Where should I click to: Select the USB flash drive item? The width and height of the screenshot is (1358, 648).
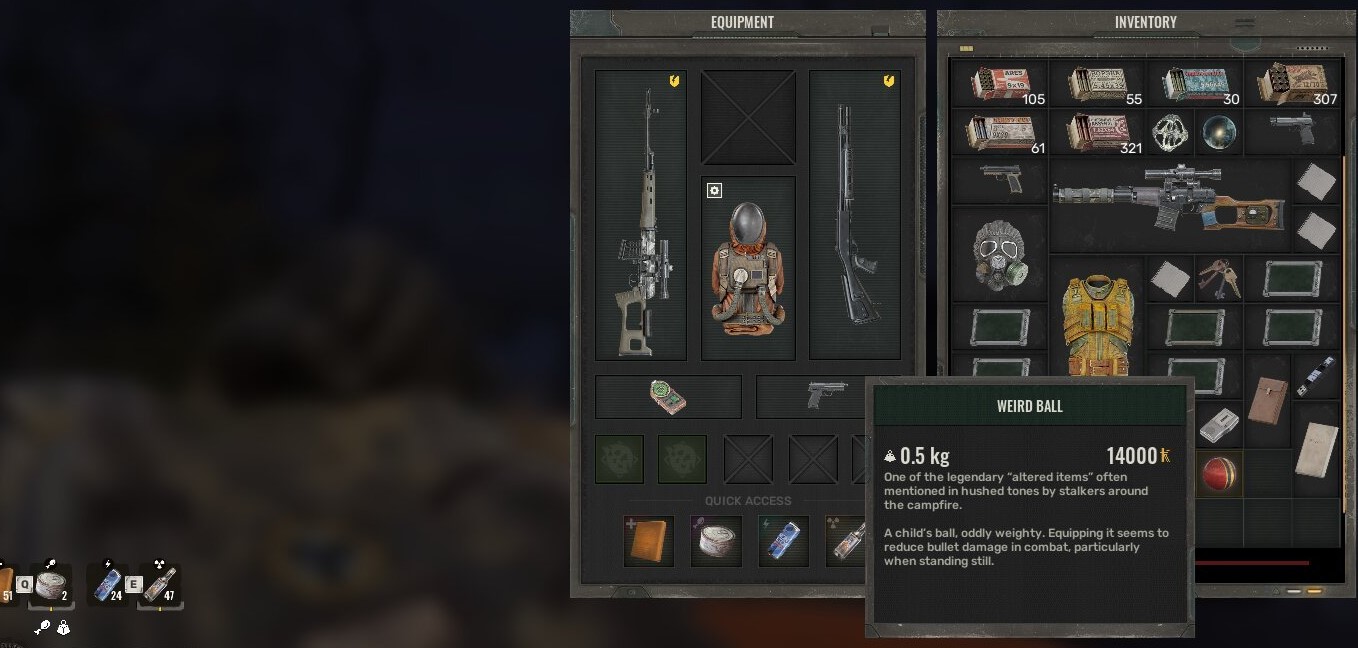click(1316, 376)
